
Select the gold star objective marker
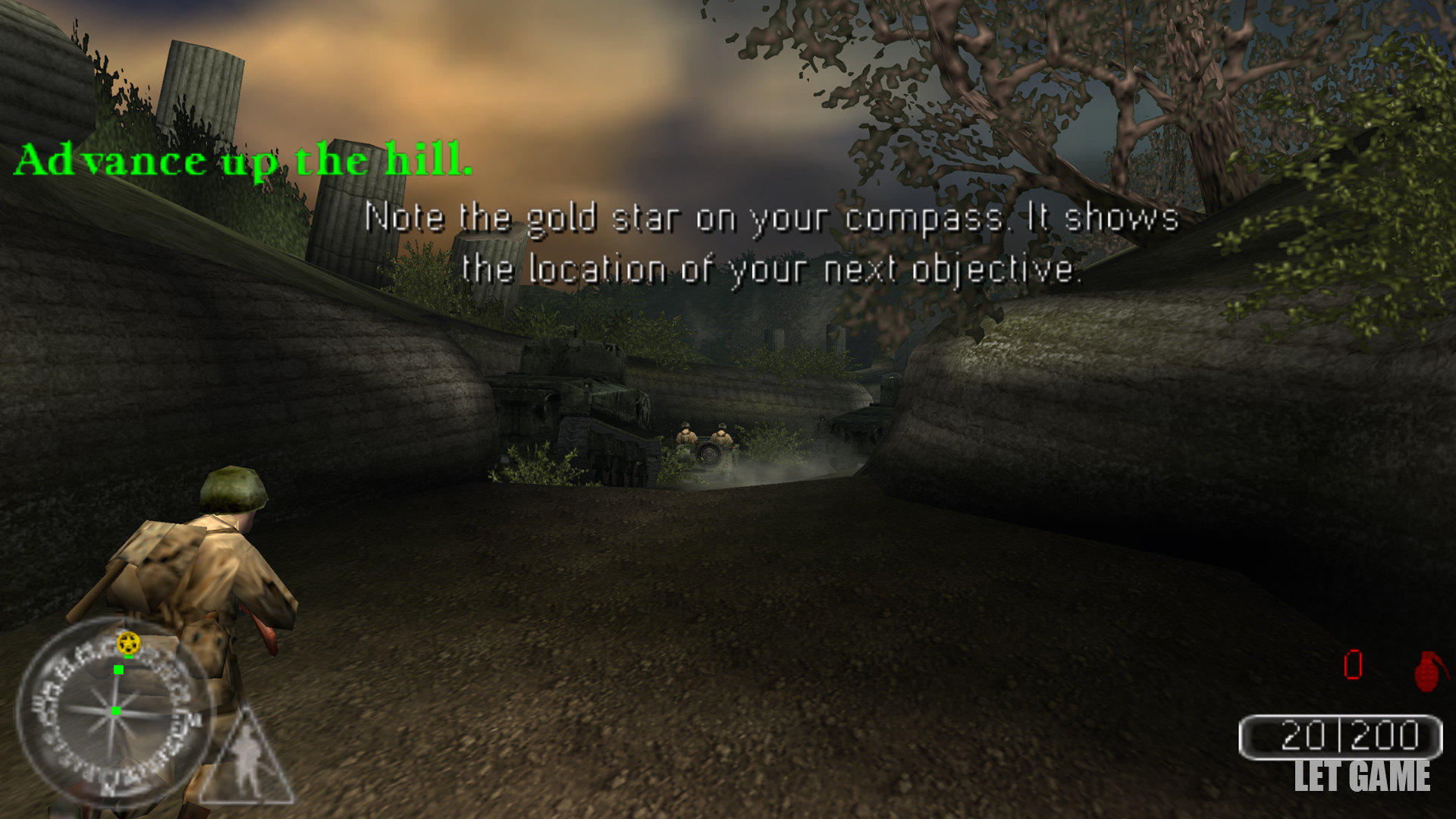click(129, 644)
